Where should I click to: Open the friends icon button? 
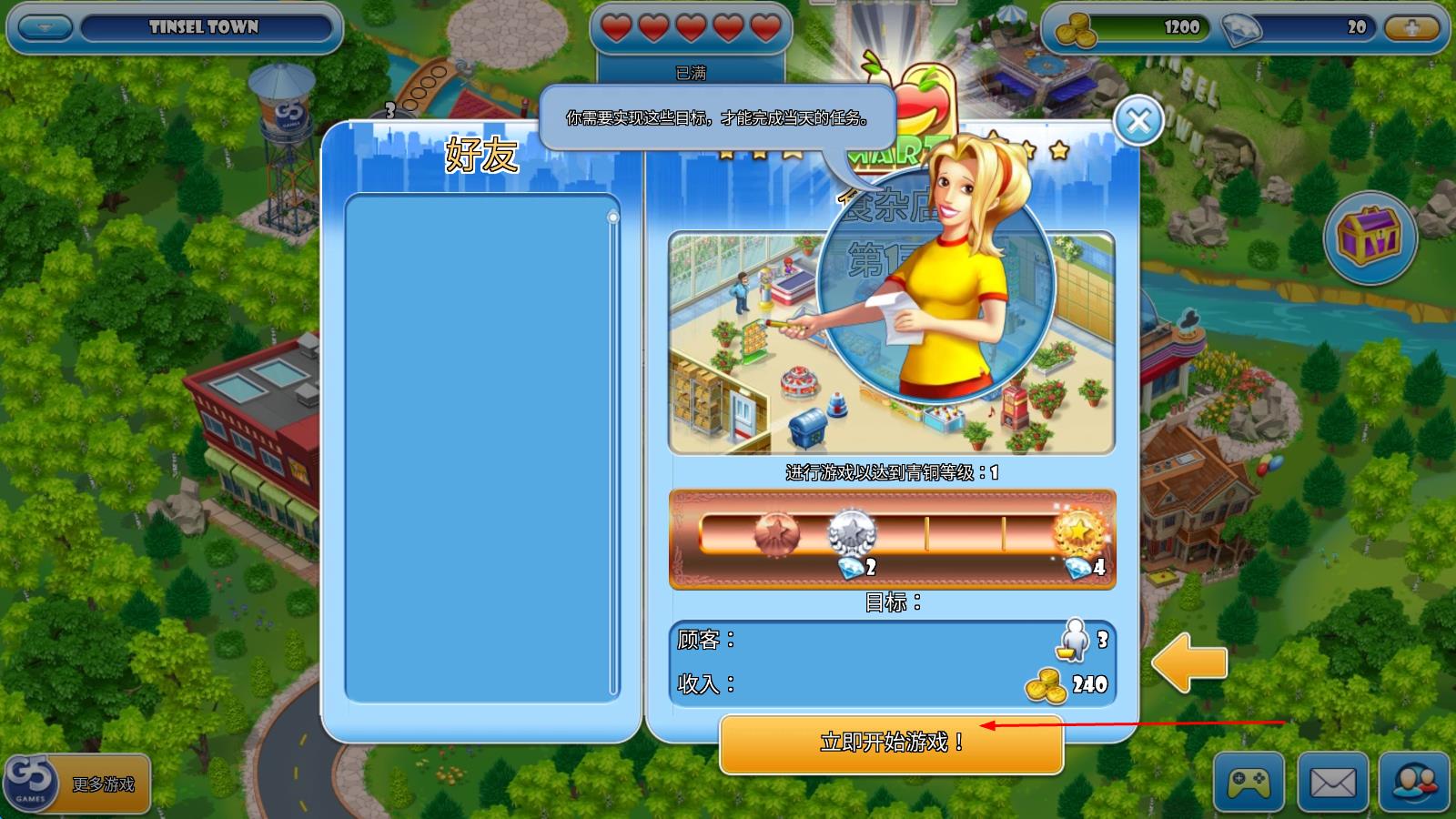pos(1414,781)
